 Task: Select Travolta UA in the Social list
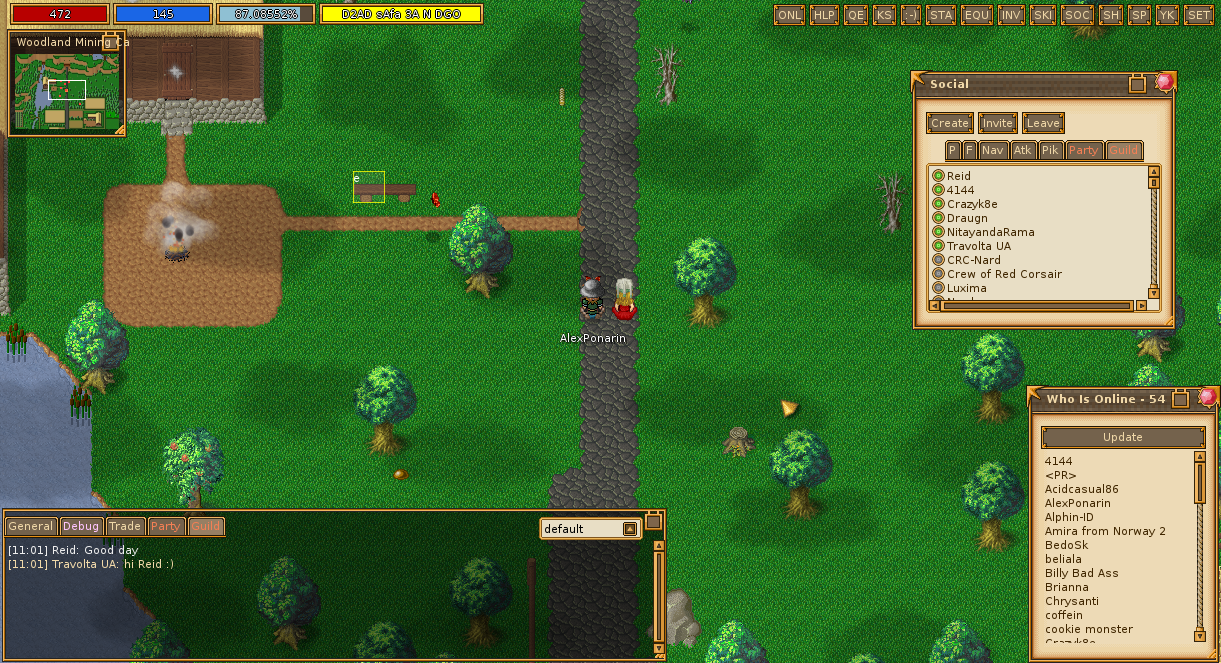[x=978, y=246]
